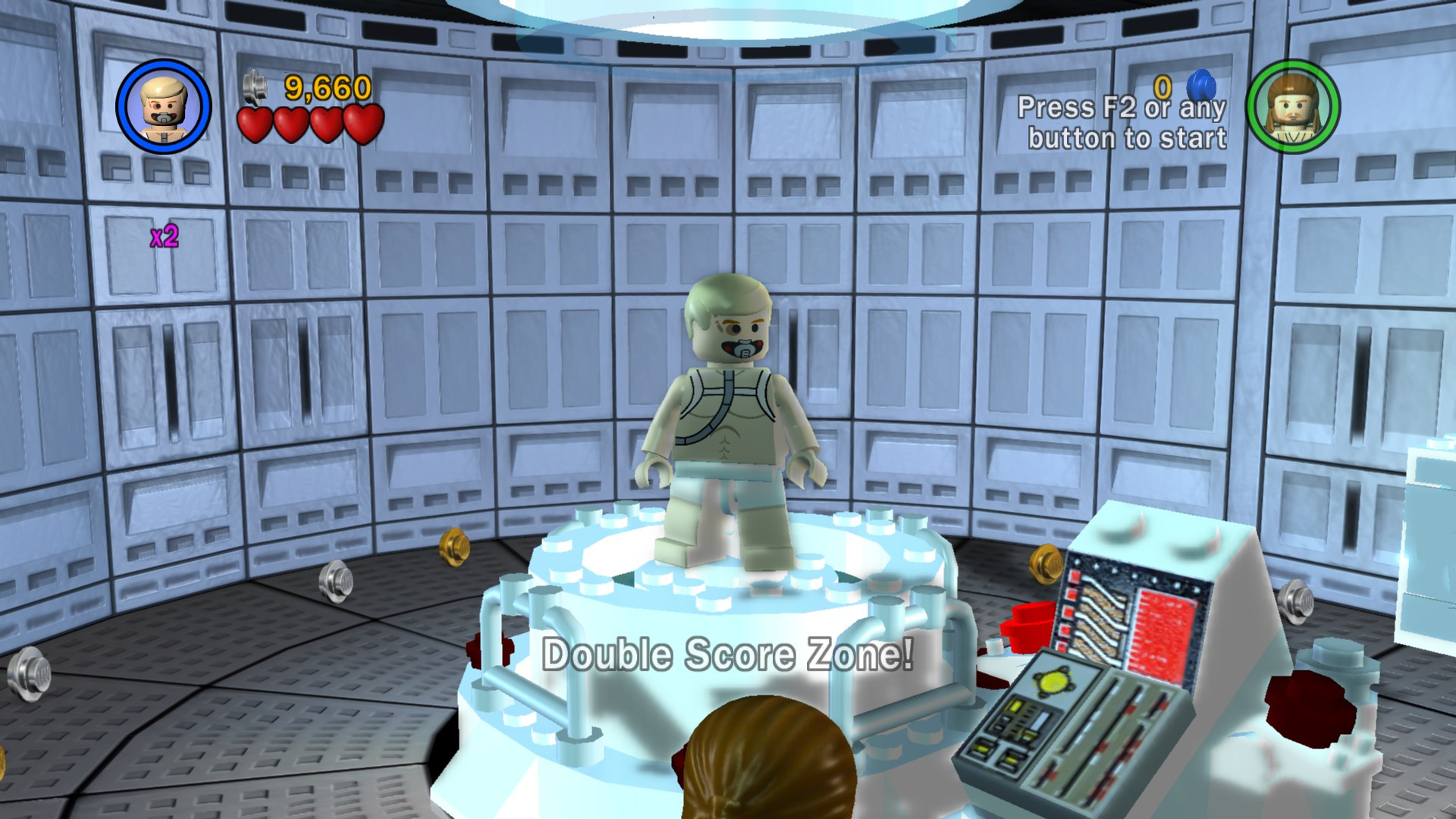Image resolution: width=1456 pixels, height=819 pixels.
Task: Click the zero counter for player two
Action: click(1161, 85)
